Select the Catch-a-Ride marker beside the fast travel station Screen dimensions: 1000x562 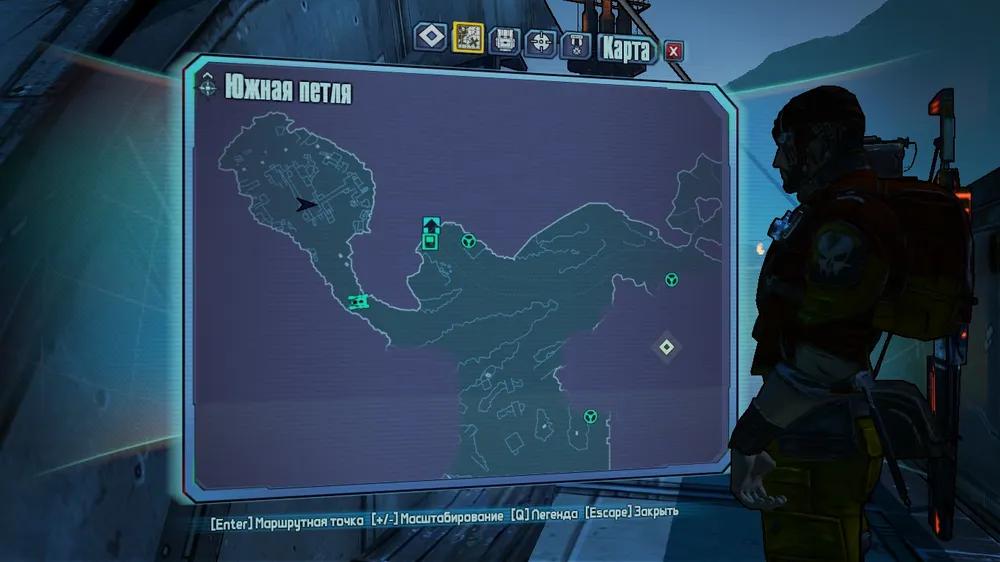[467, 241]
